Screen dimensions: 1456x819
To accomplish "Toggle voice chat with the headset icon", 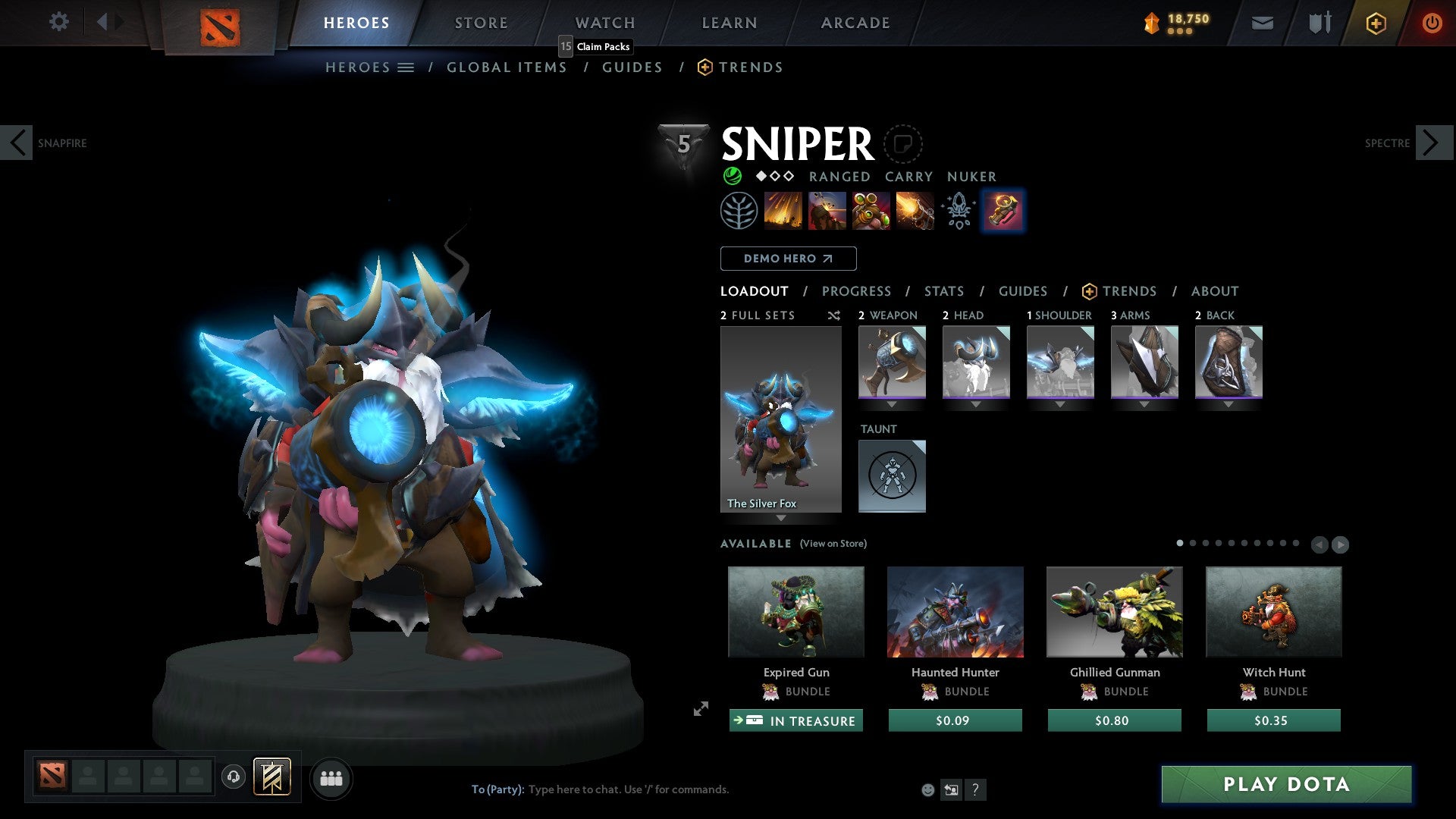I will coord(233,777).
